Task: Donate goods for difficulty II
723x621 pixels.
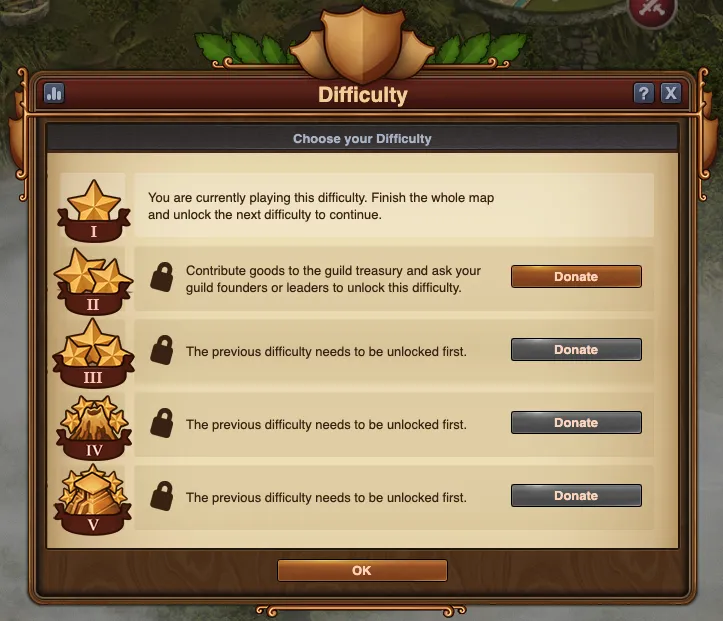Action: (x=576, y=277)
